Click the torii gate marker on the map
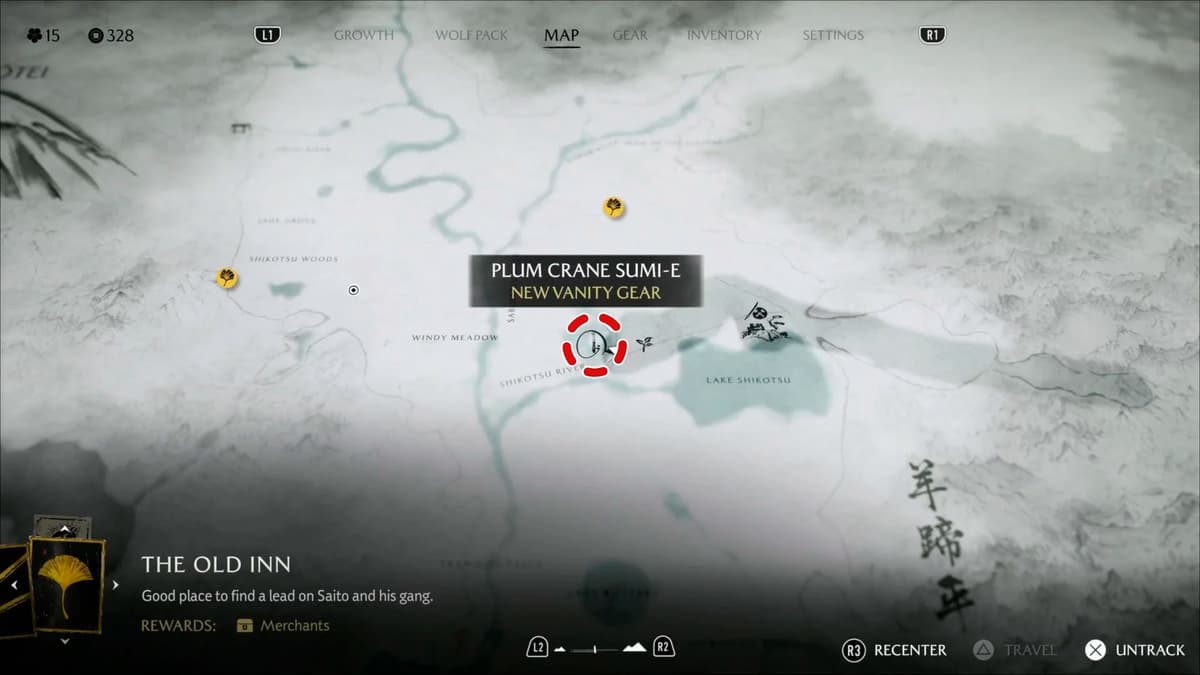1200x675 pixels. coord(240,128)
